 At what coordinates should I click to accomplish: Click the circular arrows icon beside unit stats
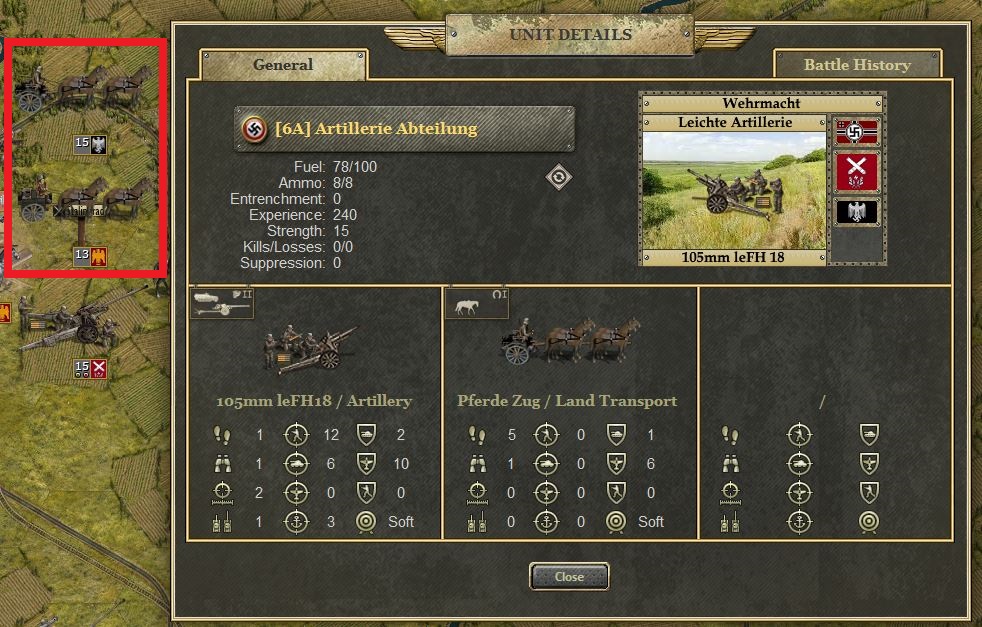coord(560,178)
